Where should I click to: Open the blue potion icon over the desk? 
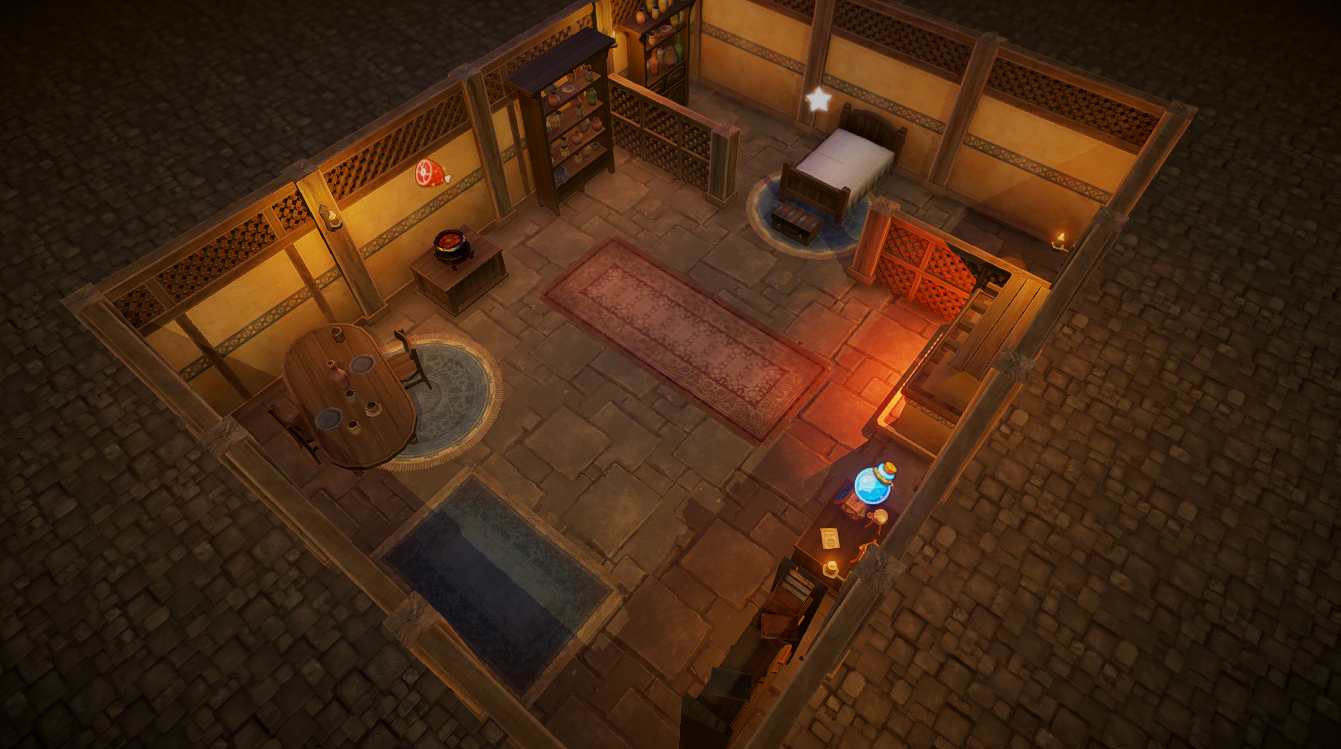click(875, 483)
